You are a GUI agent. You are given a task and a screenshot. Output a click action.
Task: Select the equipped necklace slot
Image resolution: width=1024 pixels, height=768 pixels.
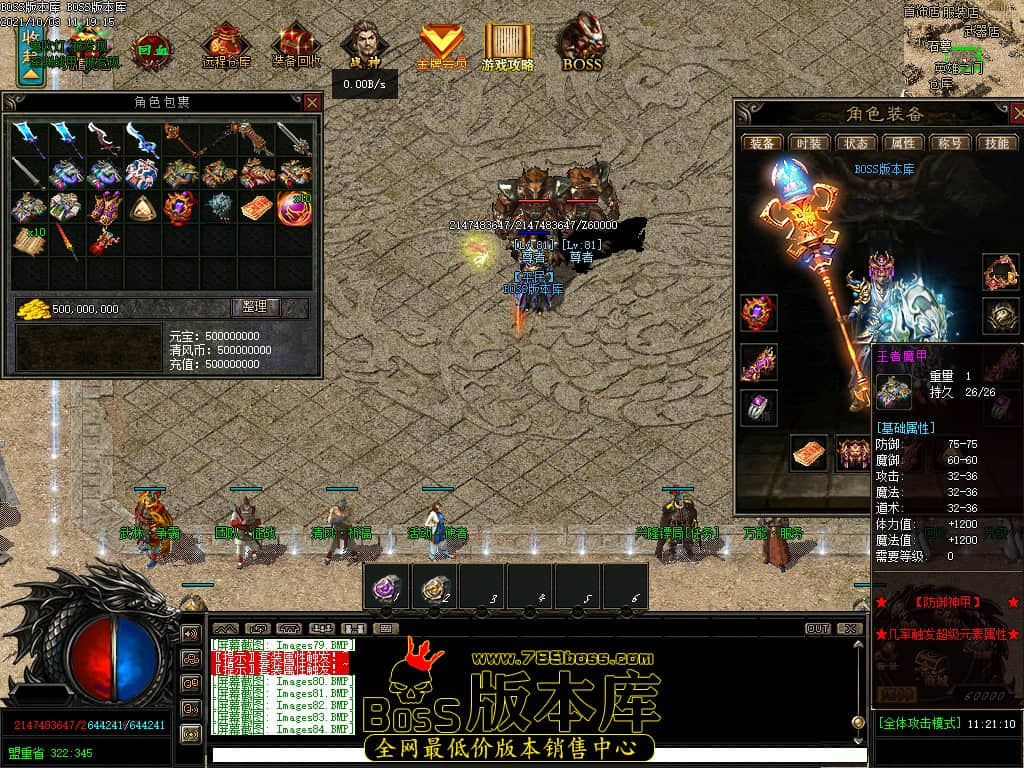point(1000,271)
